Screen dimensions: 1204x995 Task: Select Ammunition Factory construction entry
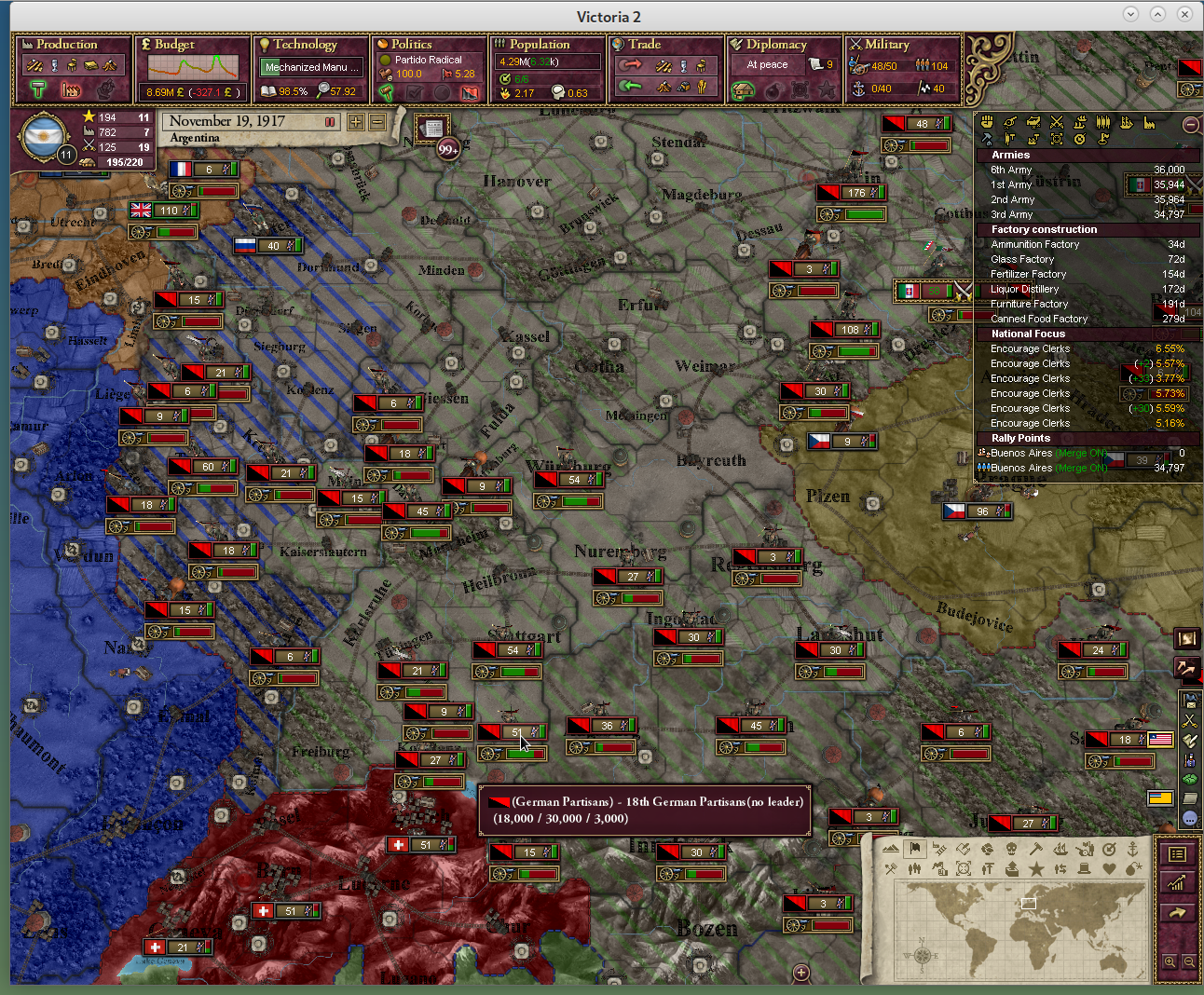coord(1034,245)
